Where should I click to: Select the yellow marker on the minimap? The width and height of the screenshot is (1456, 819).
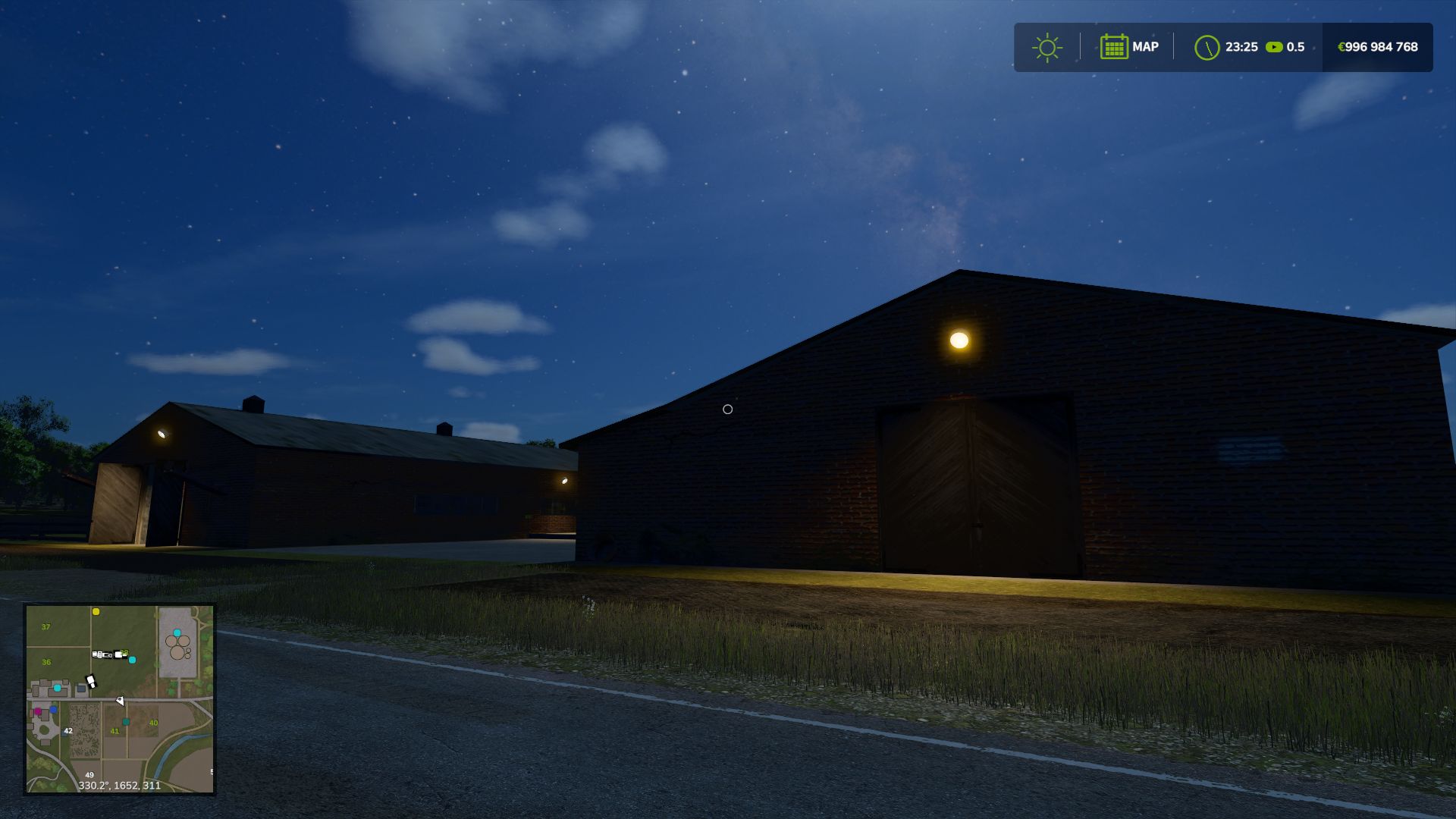tap(96, 611)
